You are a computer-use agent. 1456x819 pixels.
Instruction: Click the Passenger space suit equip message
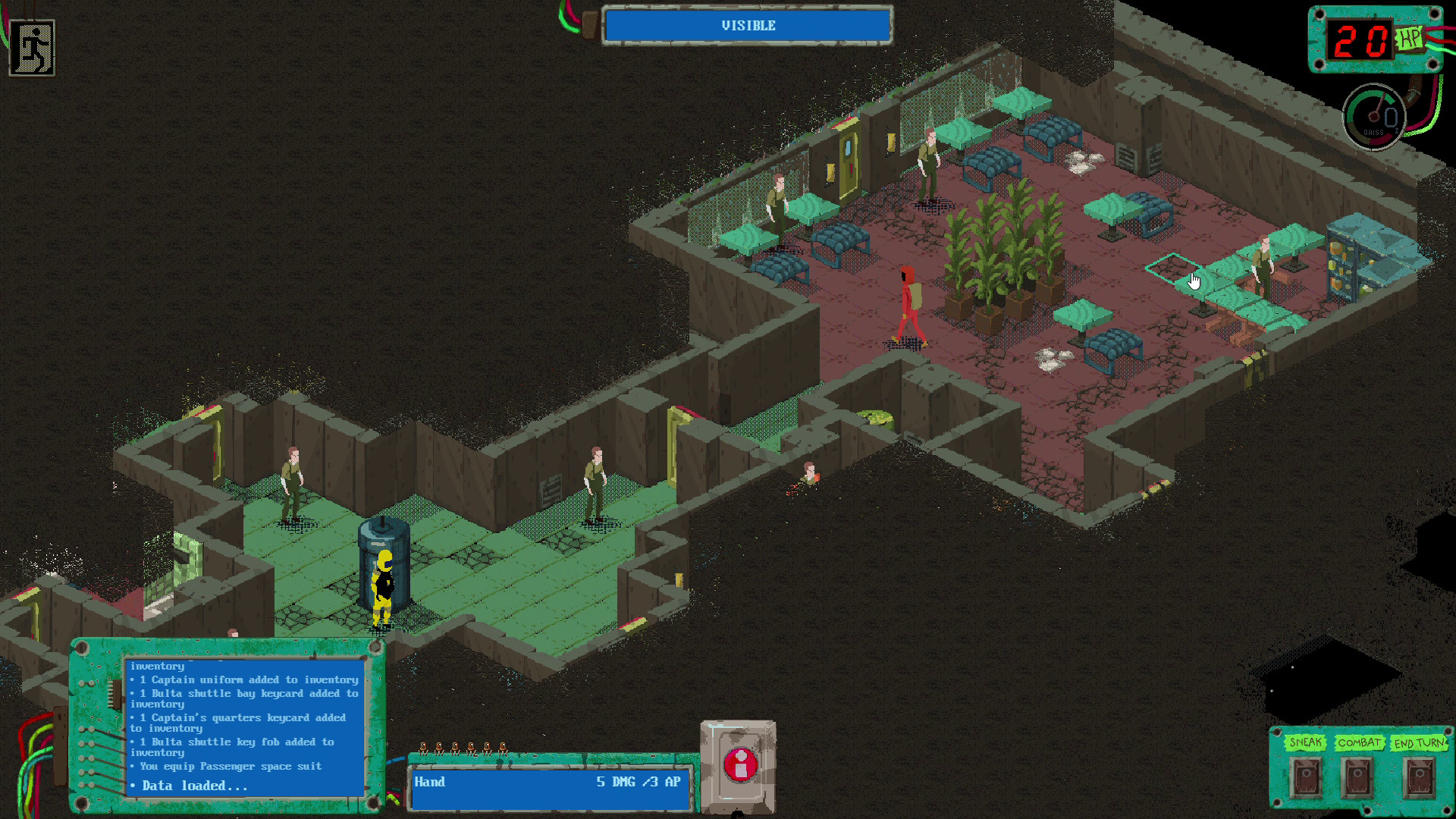(227, 766)
